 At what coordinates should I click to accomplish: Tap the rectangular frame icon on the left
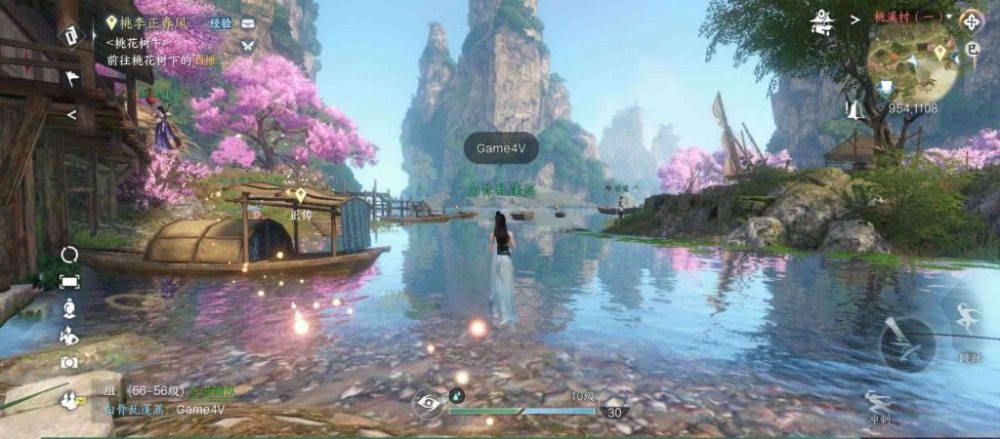click(x=69, y=281)
